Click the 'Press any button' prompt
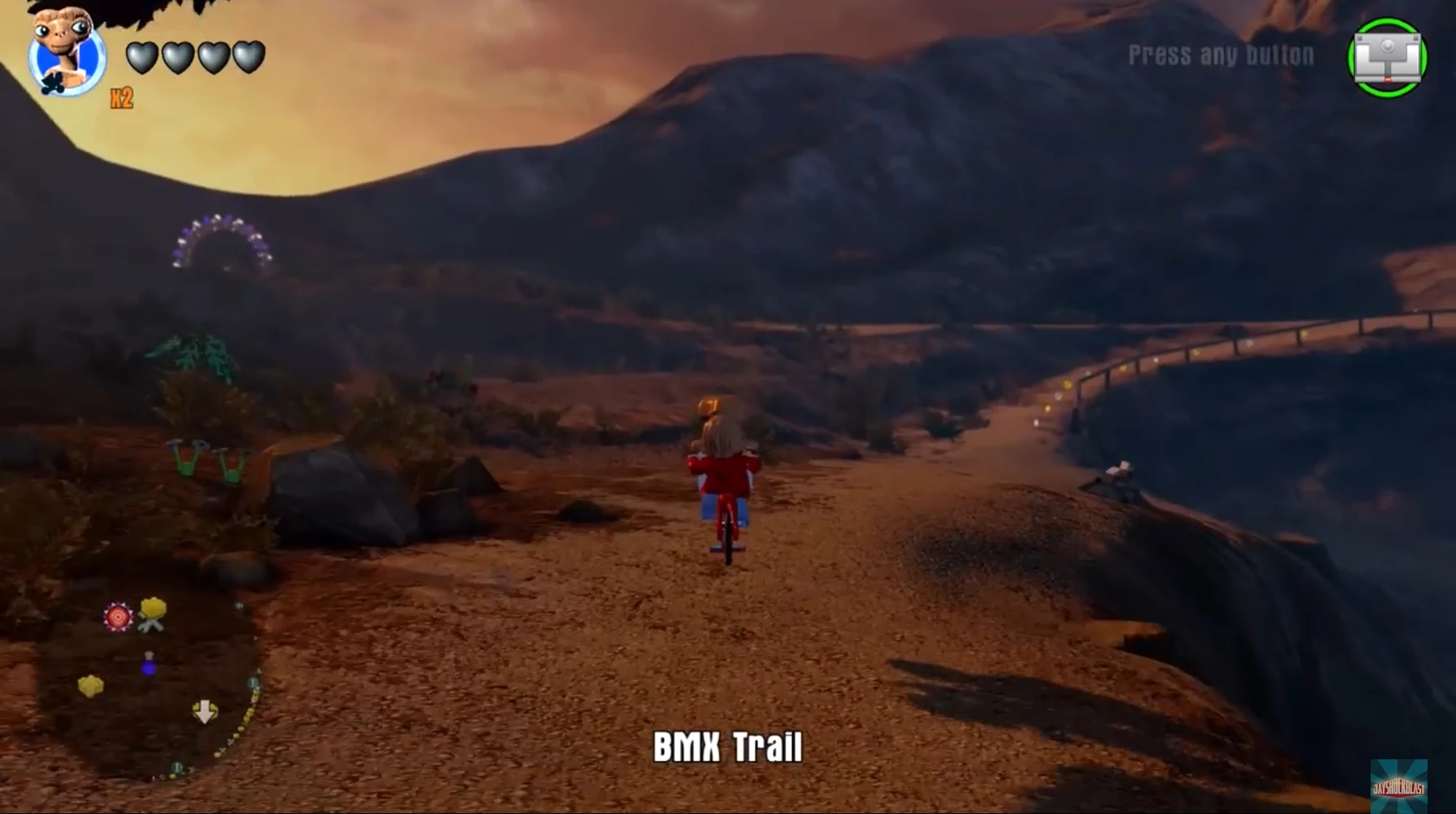 tap(1222, 52)
